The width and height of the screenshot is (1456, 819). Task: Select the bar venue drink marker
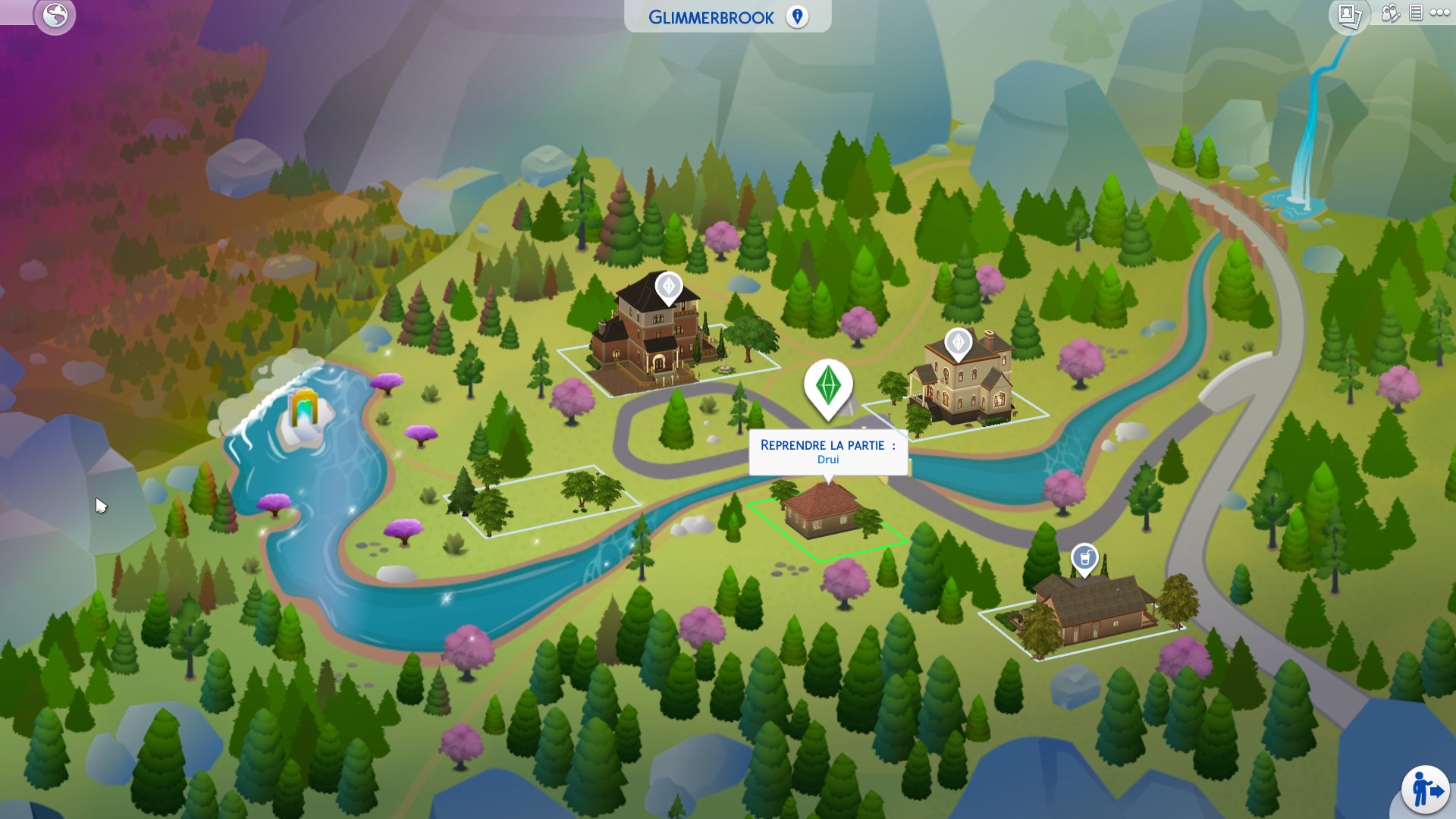tap(1084, 558)
